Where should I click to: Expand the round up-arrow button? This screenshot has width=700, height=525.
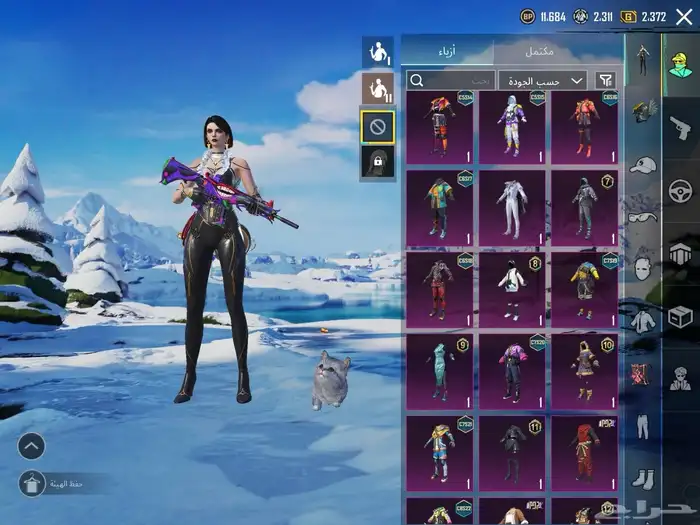(31, 446)
